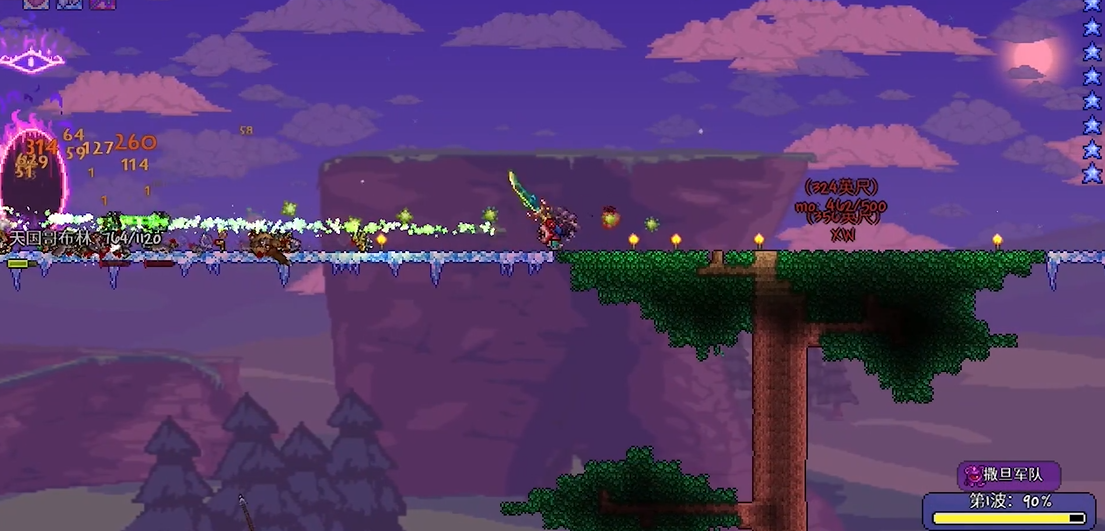The width and height of the screenshot is (1105, 531).
Task: Click the purple and red buff icon
Action: [102, 3]
